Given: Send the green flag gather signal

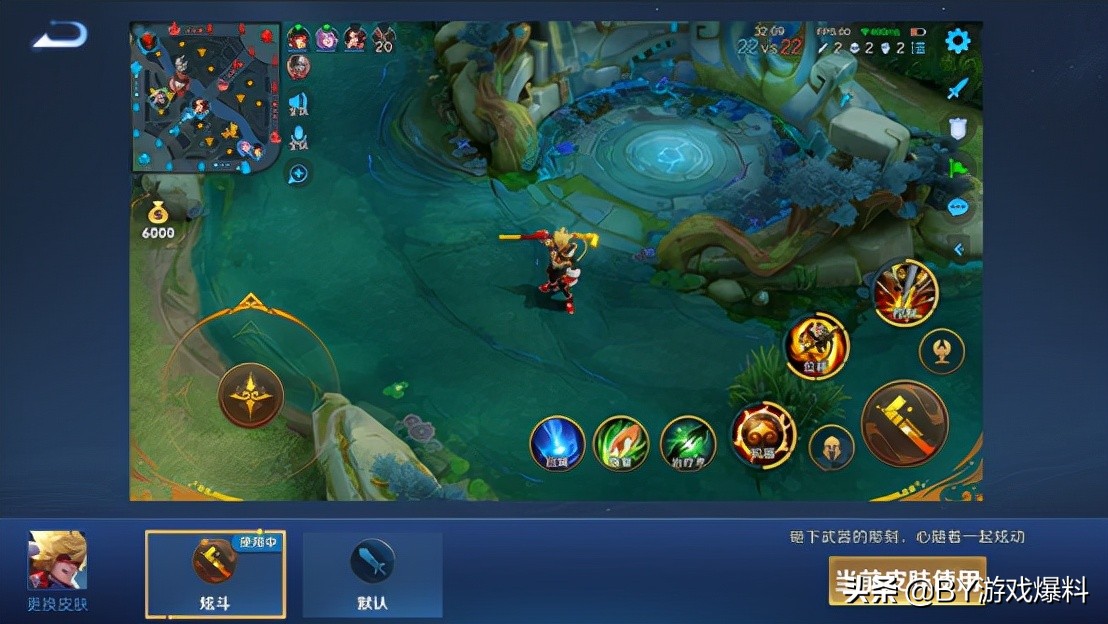Looking at the screenshot, I should point(958,167).
